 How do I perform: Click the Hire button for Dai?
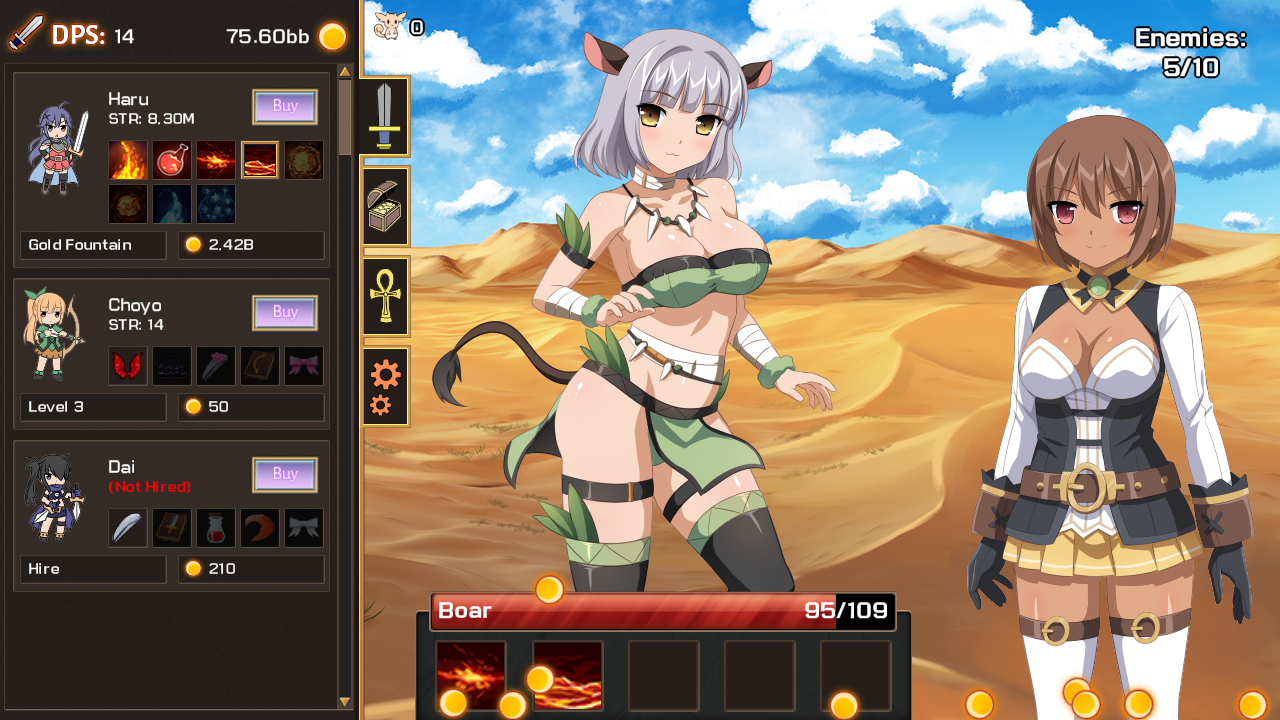point(93,569)
